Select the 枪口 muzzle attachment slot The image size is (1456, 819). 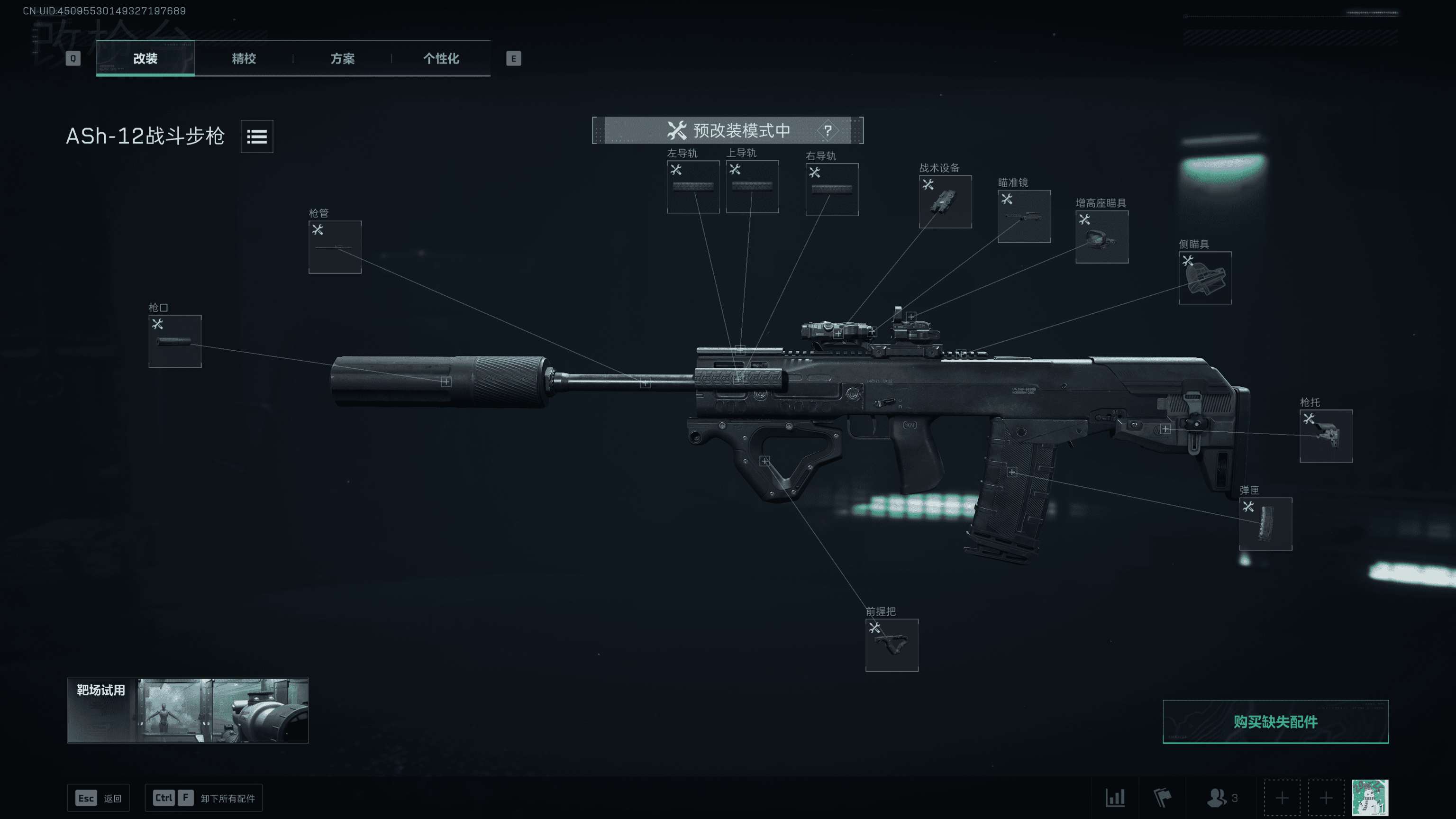tap(174, 341)
